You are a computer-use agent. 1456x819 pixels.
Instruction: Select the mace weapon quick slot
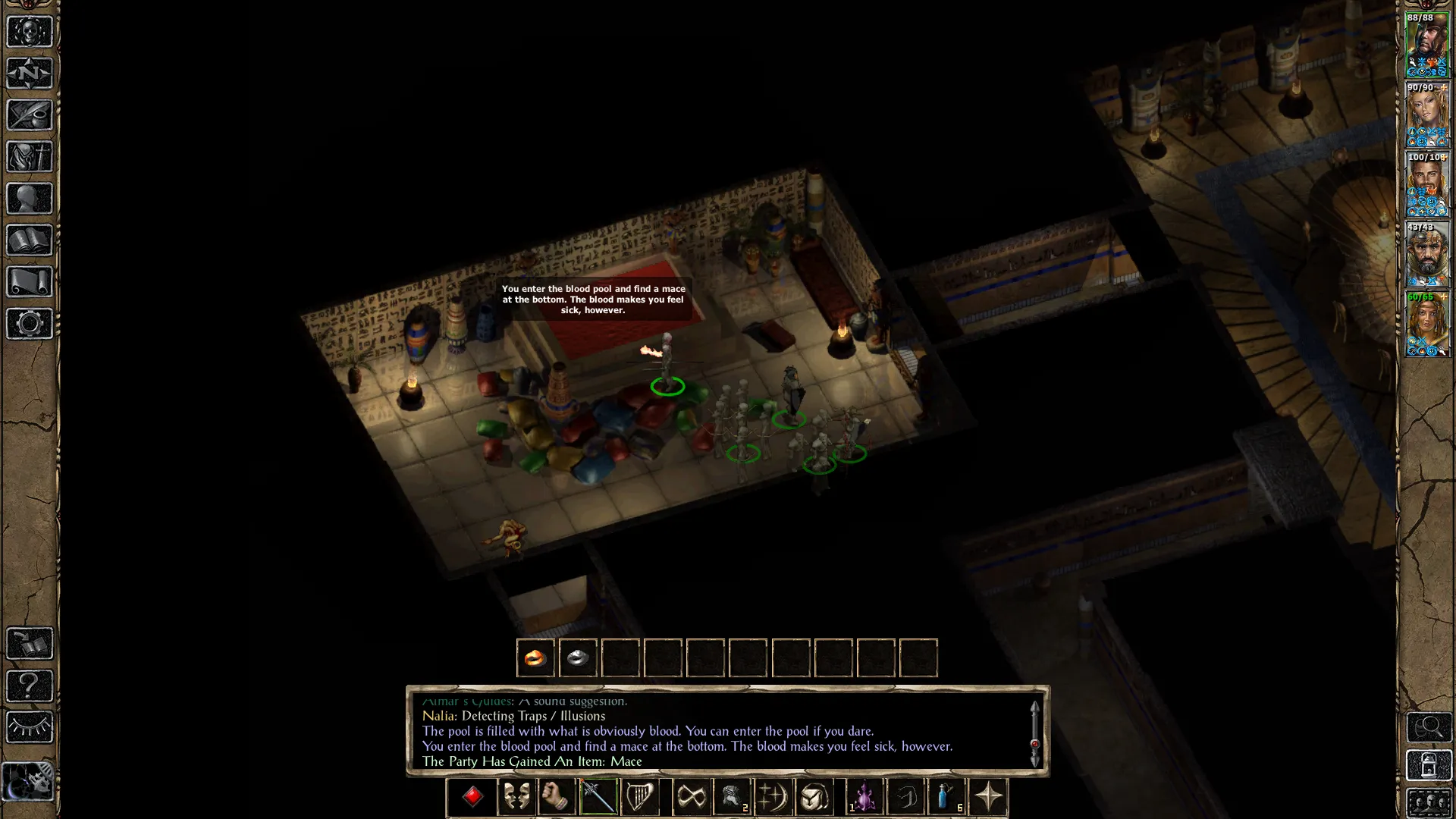(598, 797)
